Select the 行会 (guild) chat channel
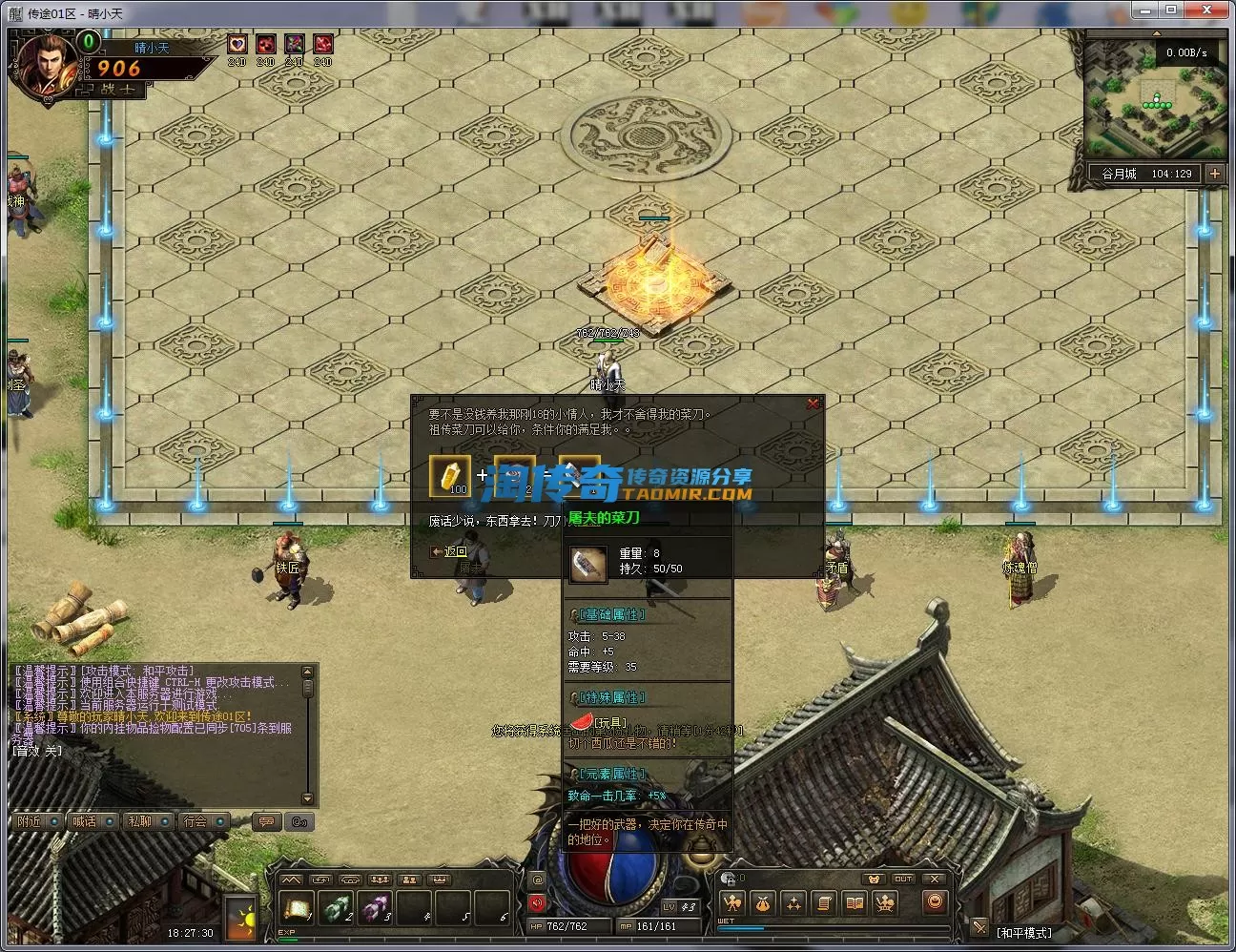This screenshot has width=1236, height=952. coord(196,821)
